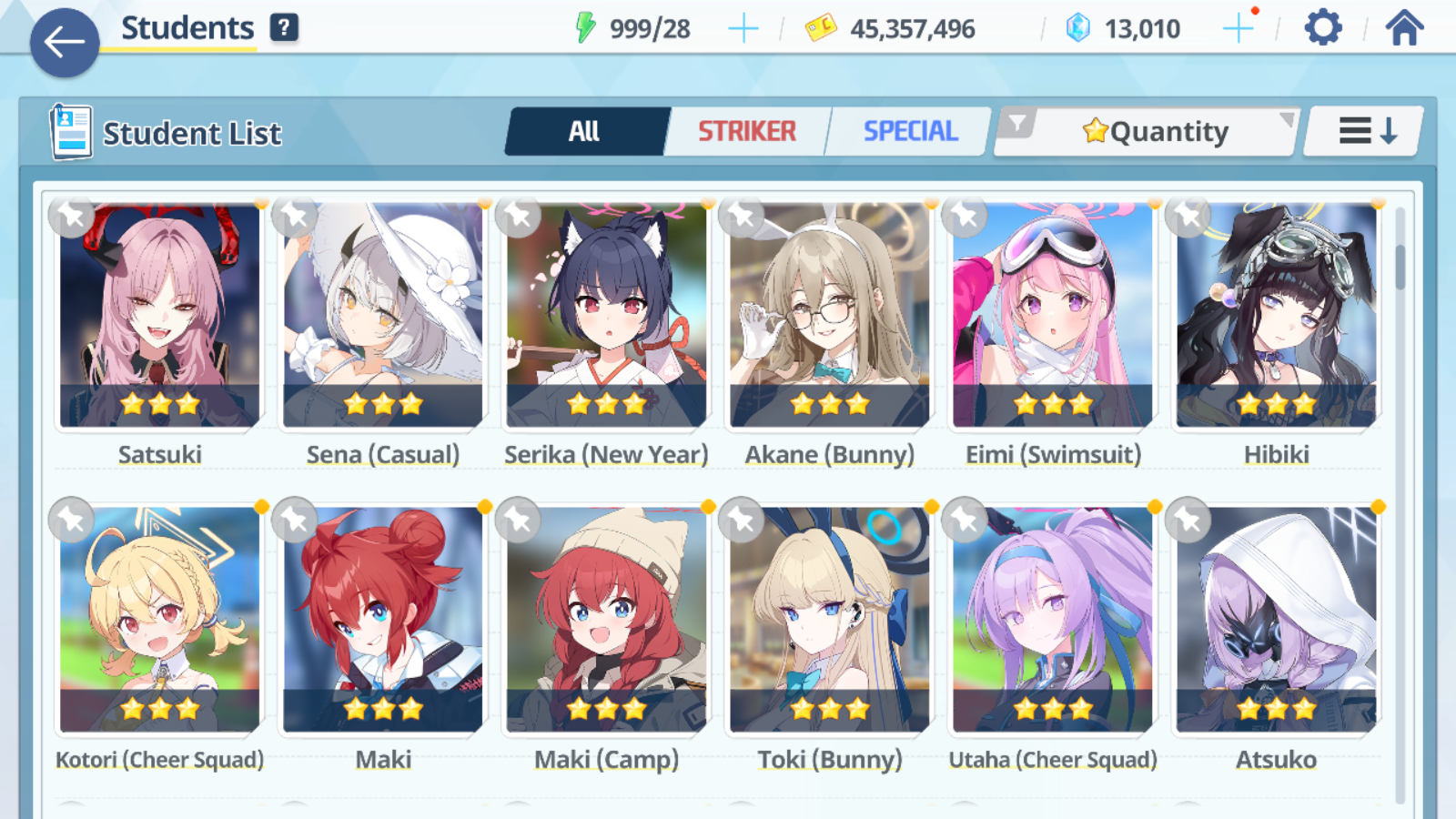Purchase AP via the plus button
This screenshot has width=1456, height=819.
(x=743, y=26)
